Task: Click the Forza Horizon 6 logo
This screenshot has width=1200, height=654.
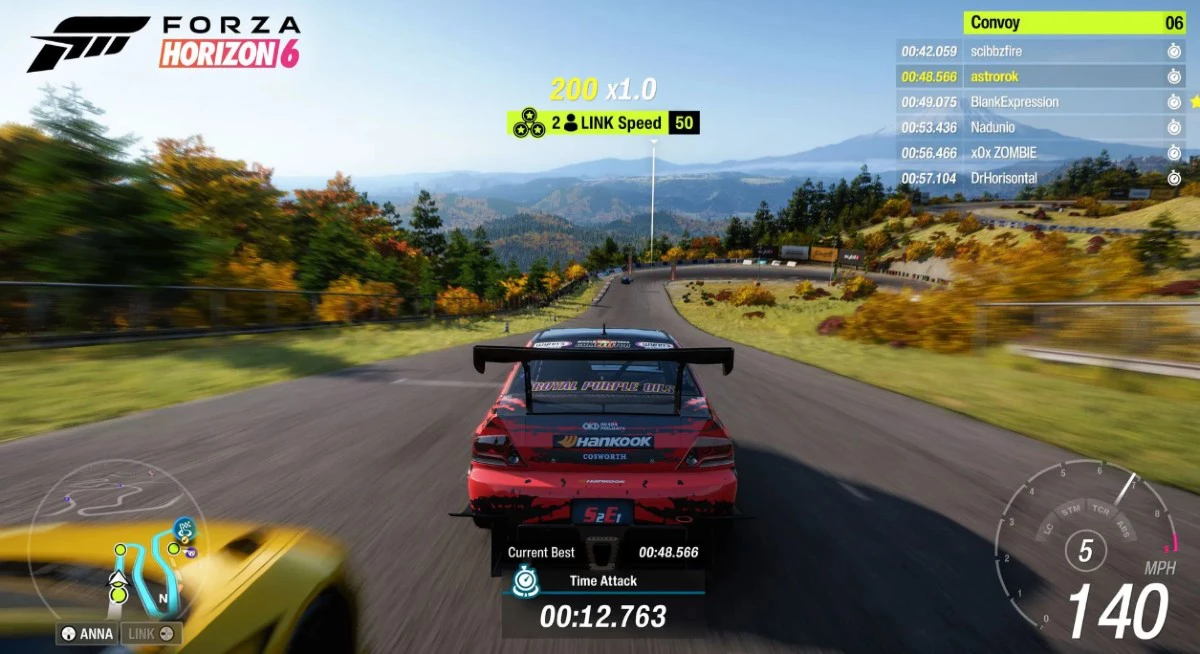Action: pos(164,43)
